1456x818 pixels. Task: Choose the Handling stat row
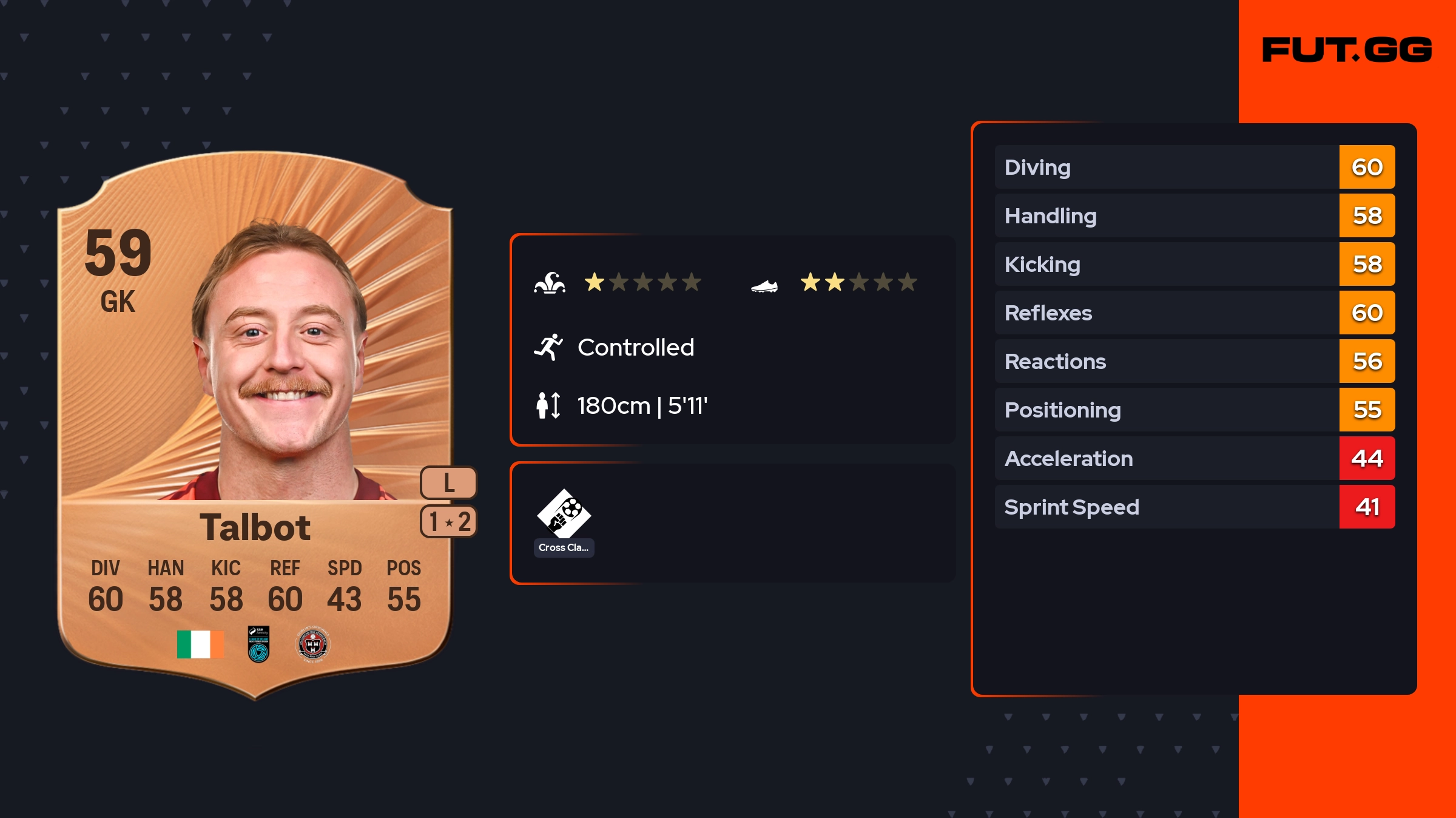[x=1194, y=215]
